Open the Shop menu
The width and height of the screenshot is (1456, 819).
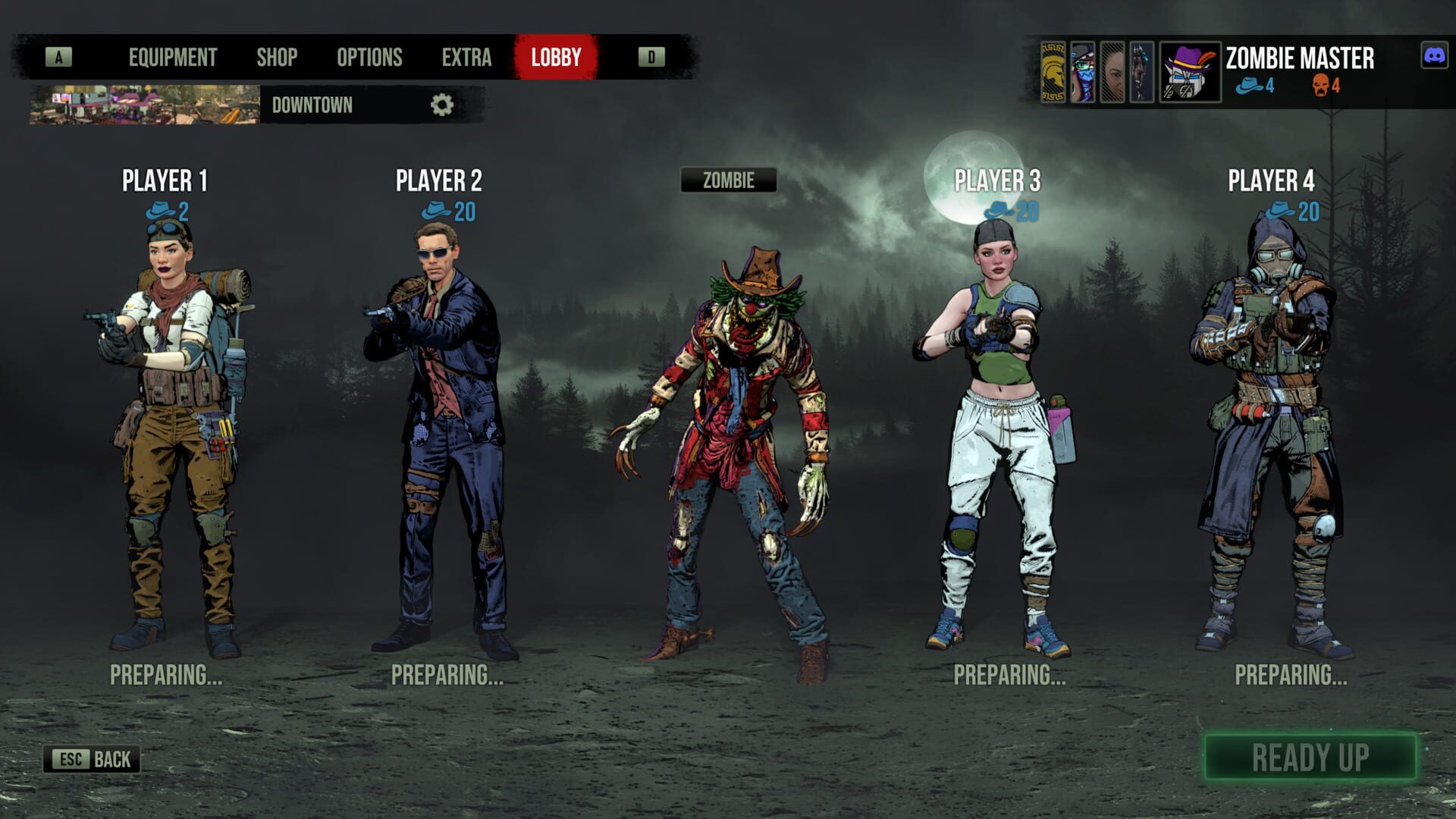click(x=278, y=56)
